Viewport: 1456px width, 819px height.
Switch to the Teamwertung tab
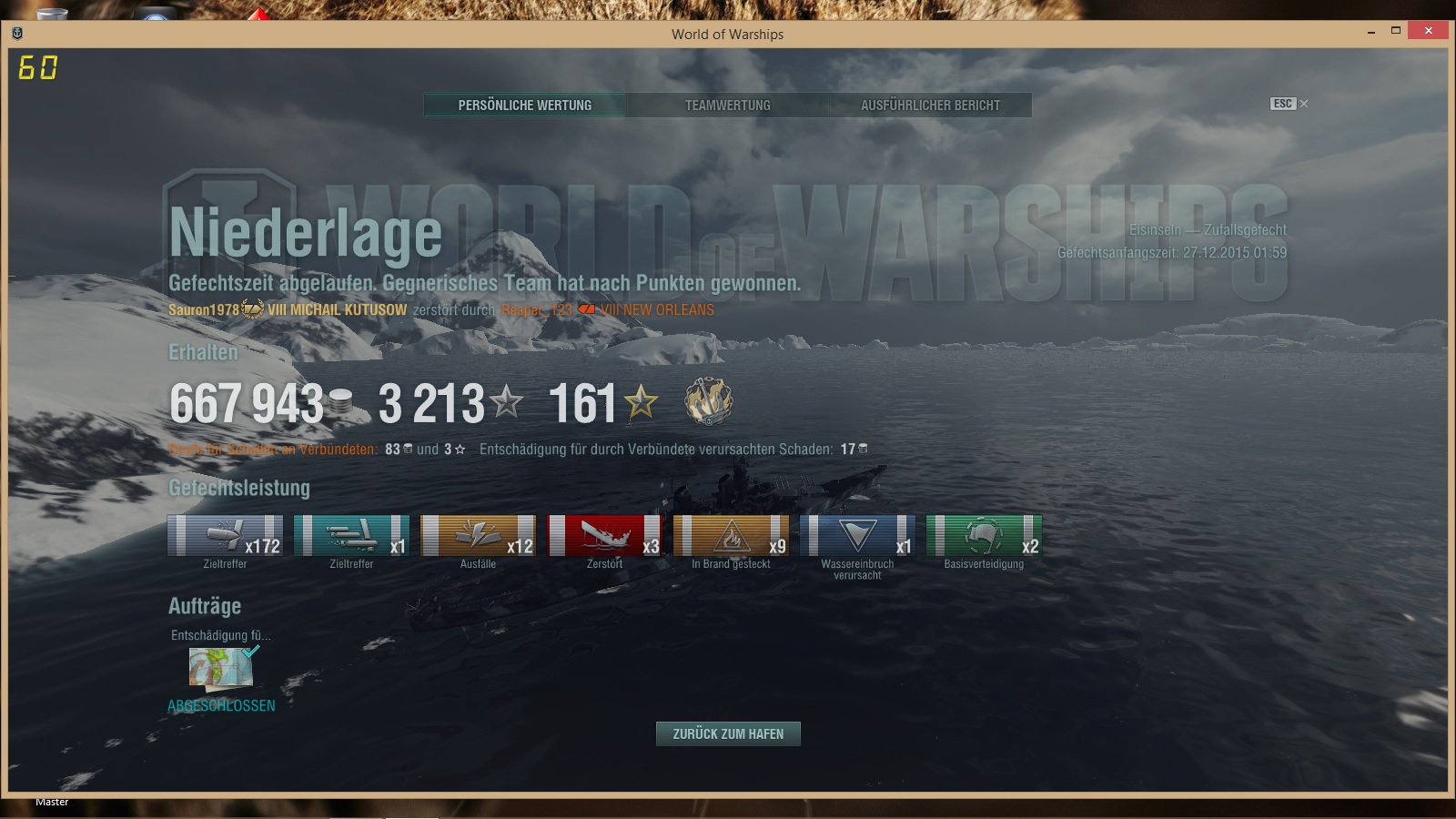[727, 106]
